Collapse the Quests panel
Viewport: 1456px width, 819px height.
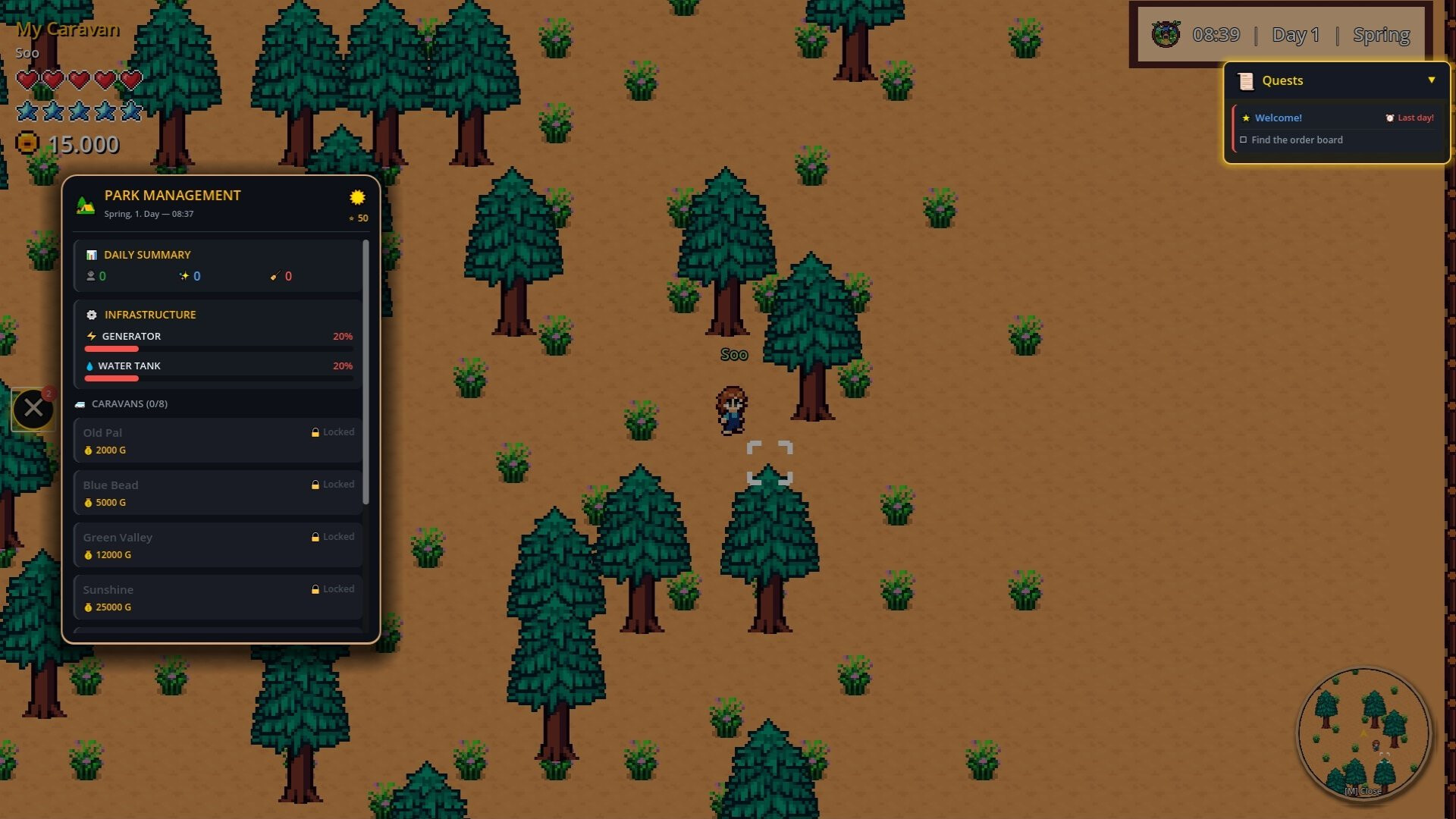[1432, 79]
